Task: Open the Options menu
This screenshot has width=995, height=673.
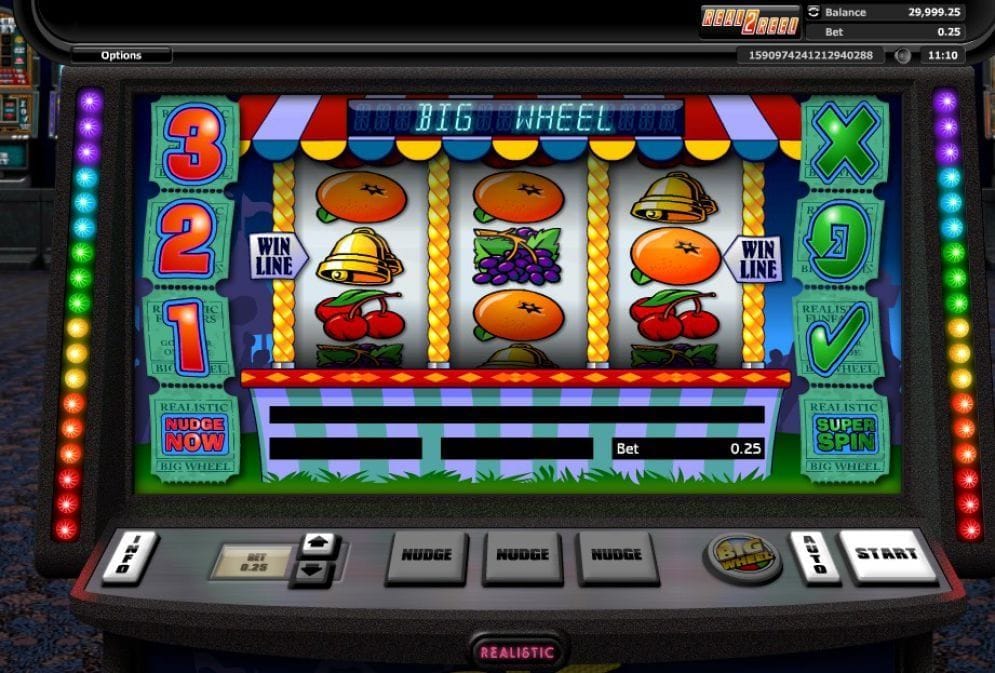Action: [121, 55]
